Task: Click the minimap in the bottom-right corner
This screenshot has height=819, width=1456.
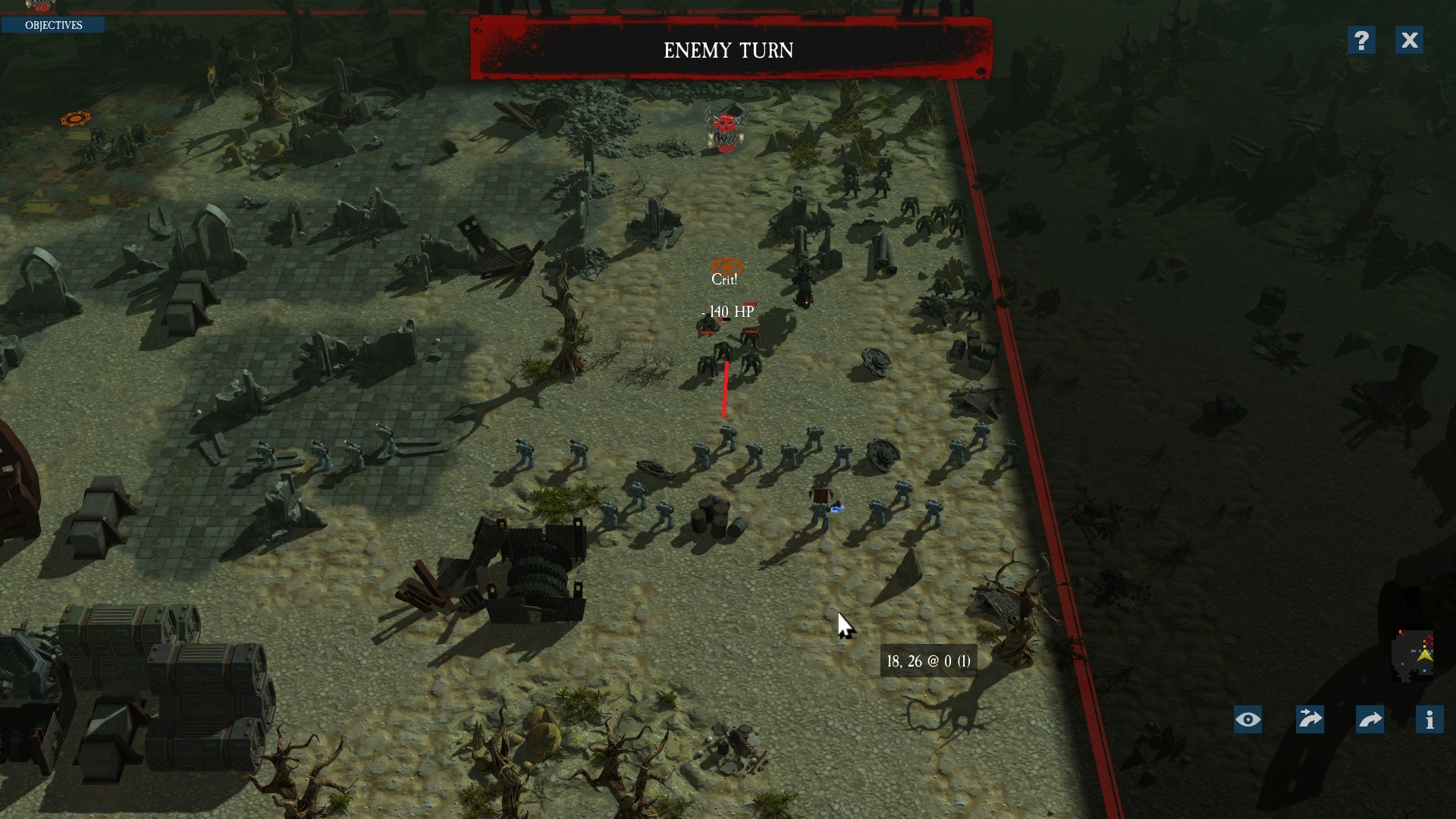Action: pos(1412,653)
